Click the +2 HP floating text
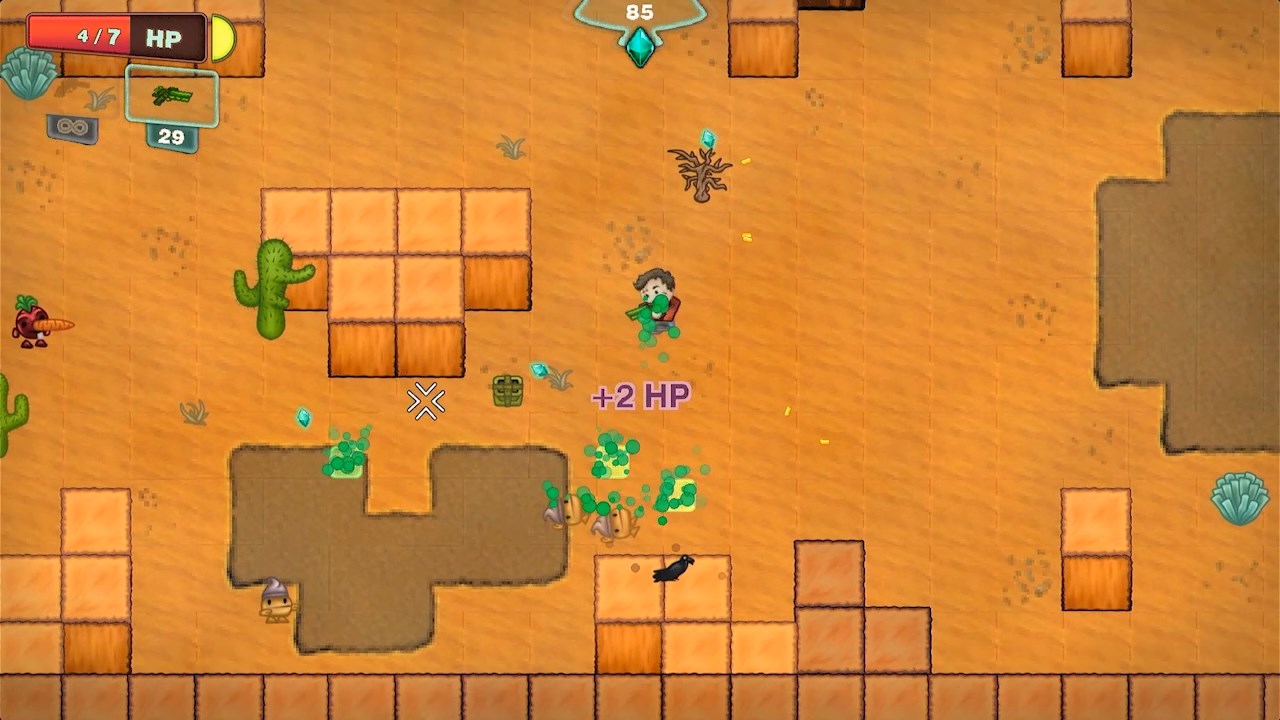Screen dimensions: 1280x720 pos(641,394)
